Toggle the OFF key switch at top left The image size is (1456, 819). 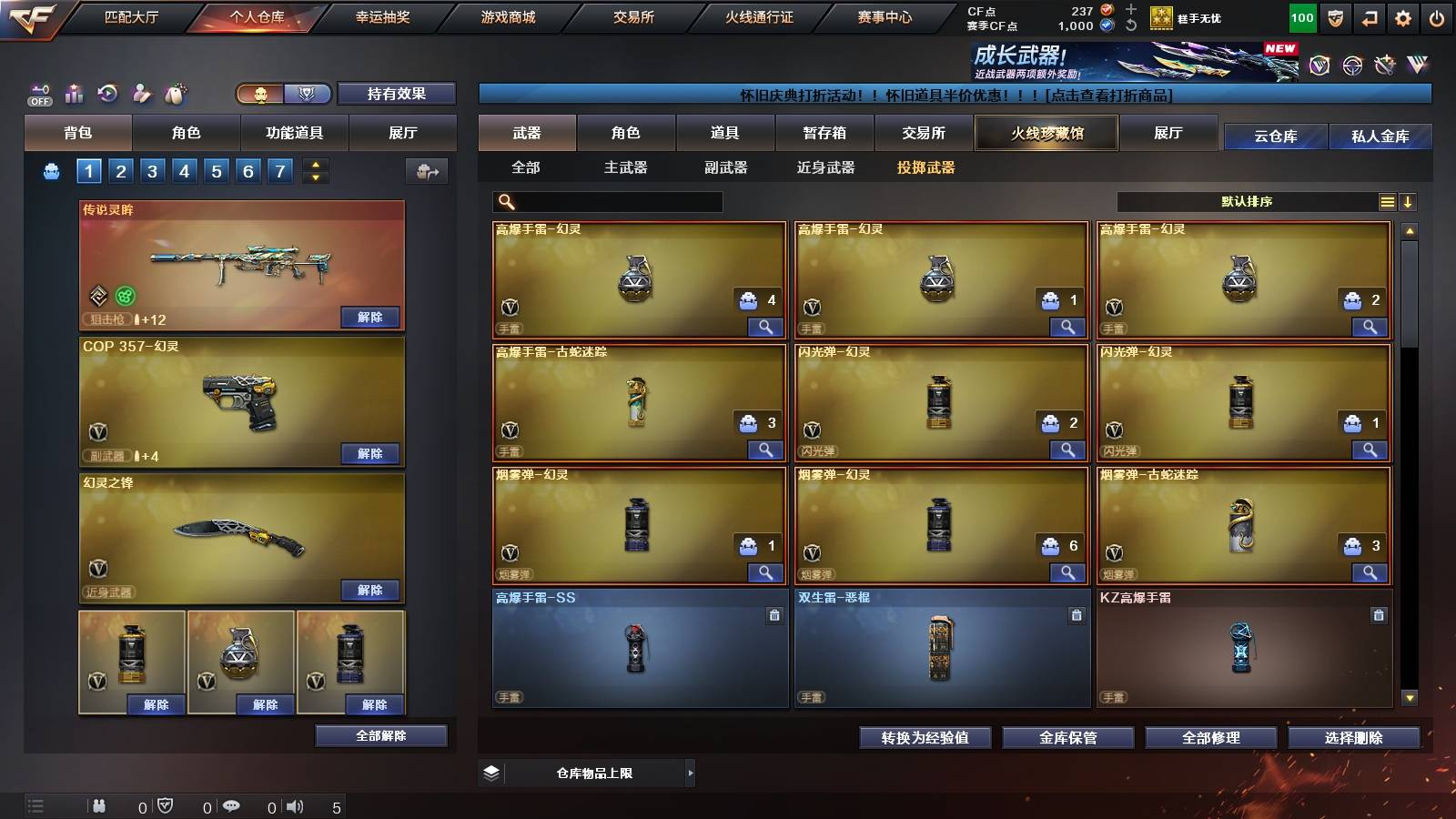click(38, 94)
